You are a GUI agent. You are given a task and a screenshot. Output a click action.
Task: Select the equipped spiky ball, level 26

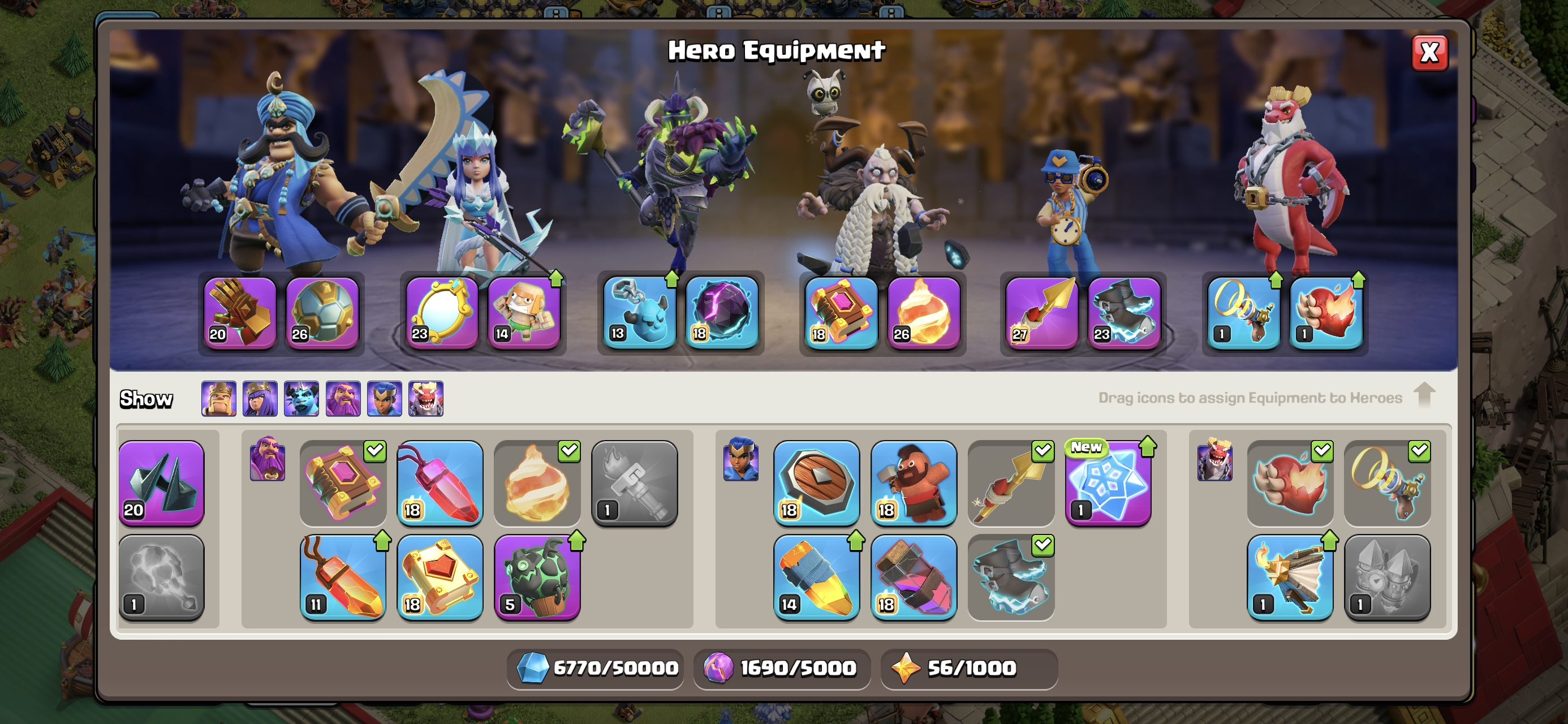(x=322, y=313)
